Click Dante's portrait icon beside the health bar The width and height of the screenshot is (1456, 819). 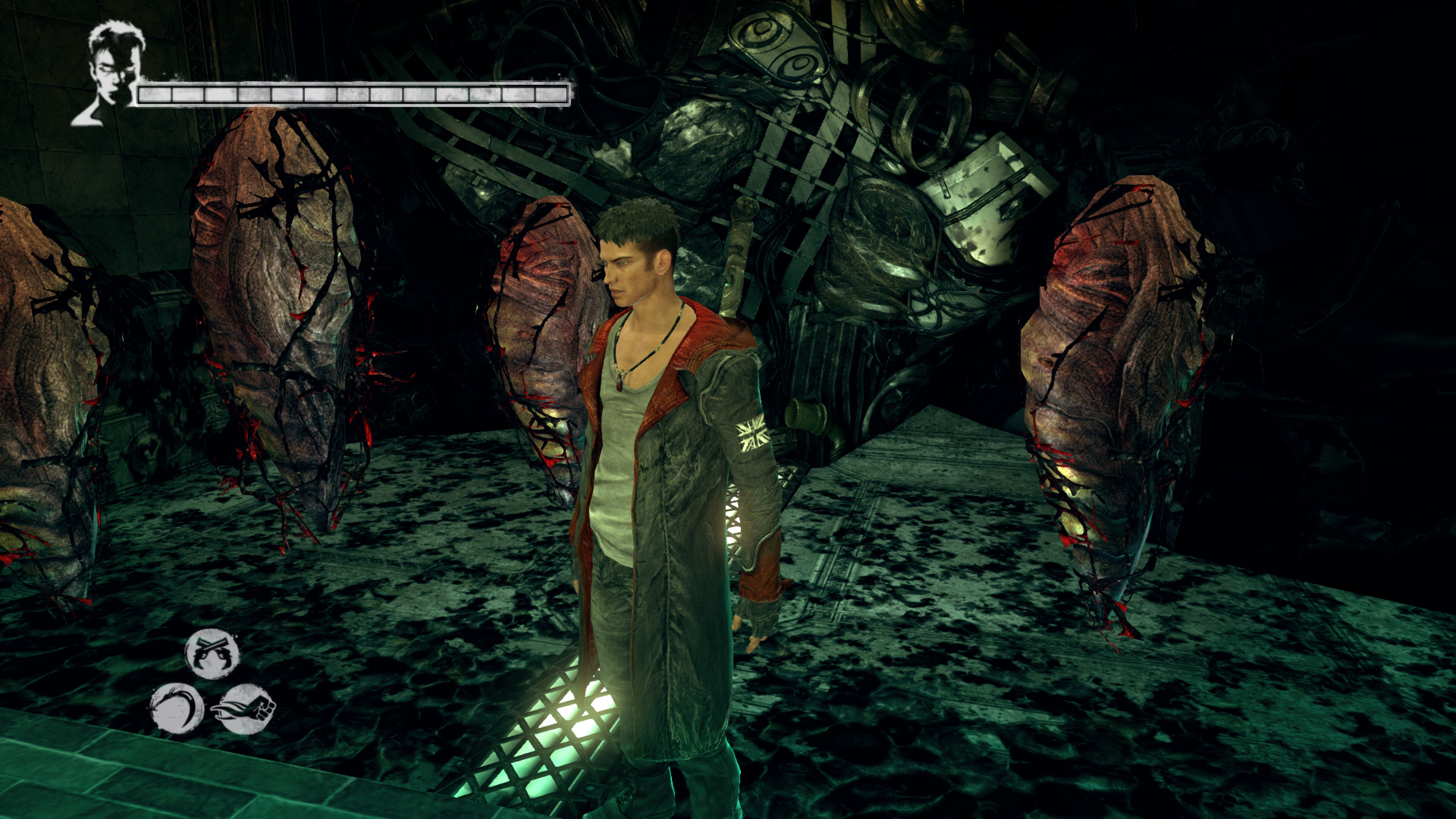tap(111, 72)
